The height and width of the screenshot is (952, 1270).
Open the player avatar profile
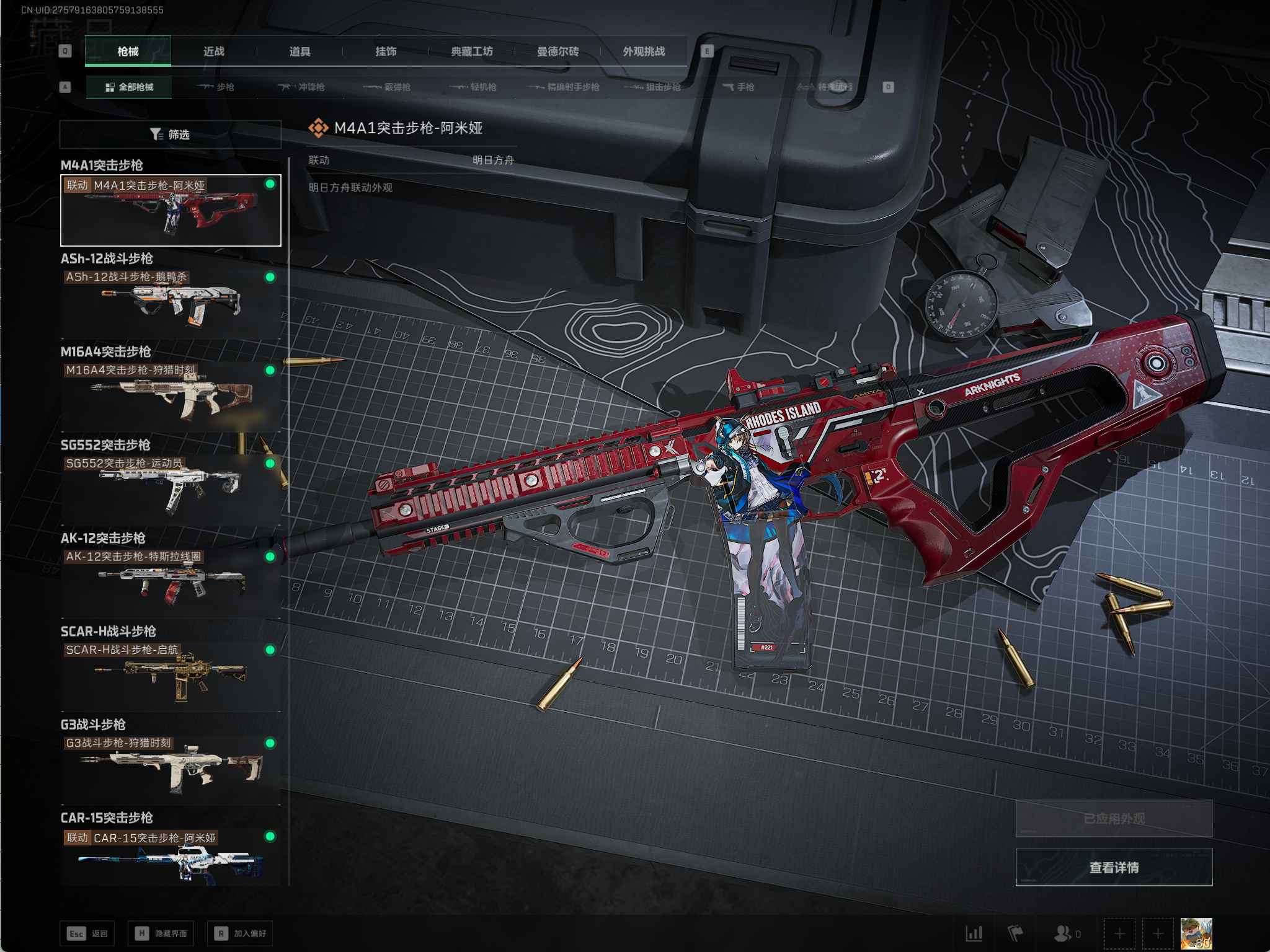point(1196,933)
